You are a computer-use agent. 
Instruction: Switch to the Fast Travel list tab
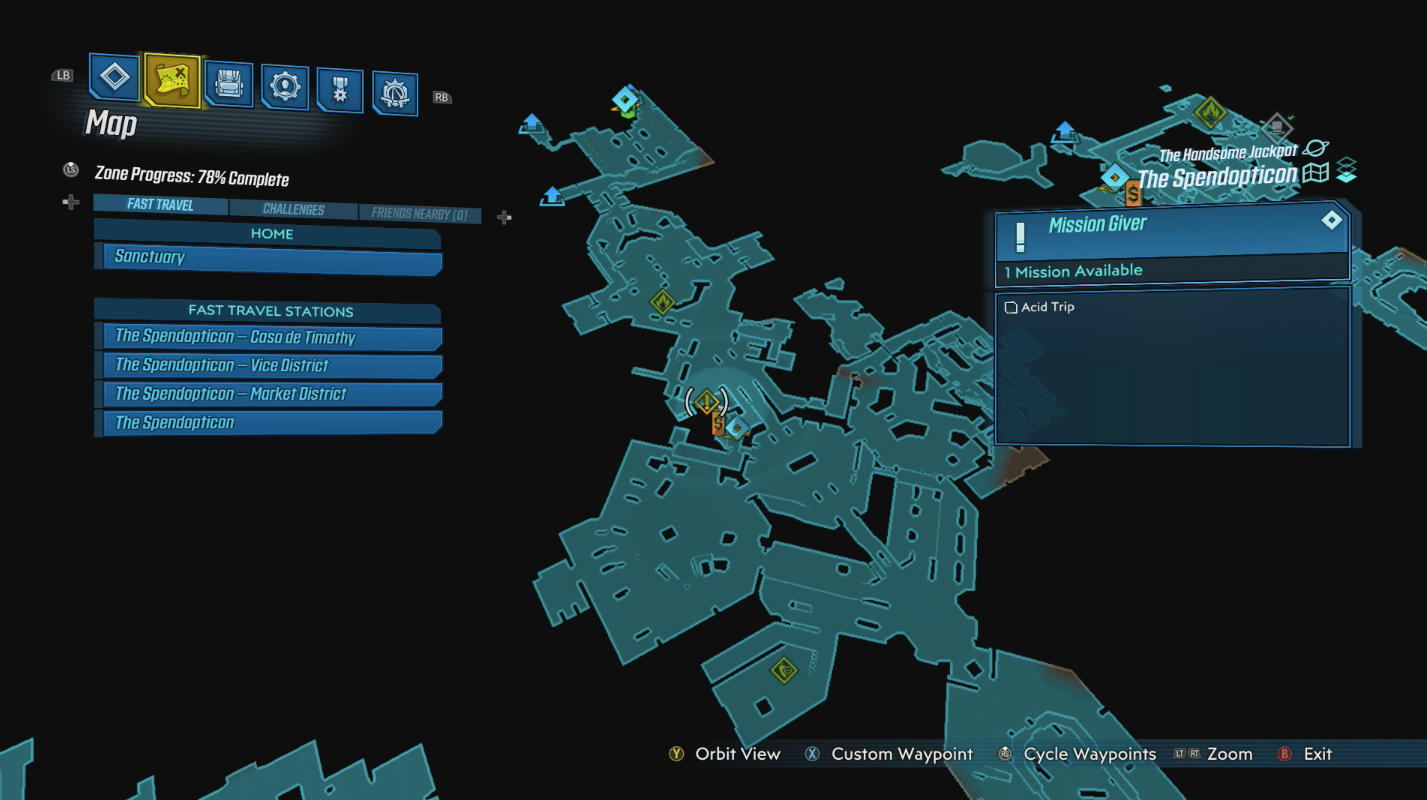coord(161,205)
